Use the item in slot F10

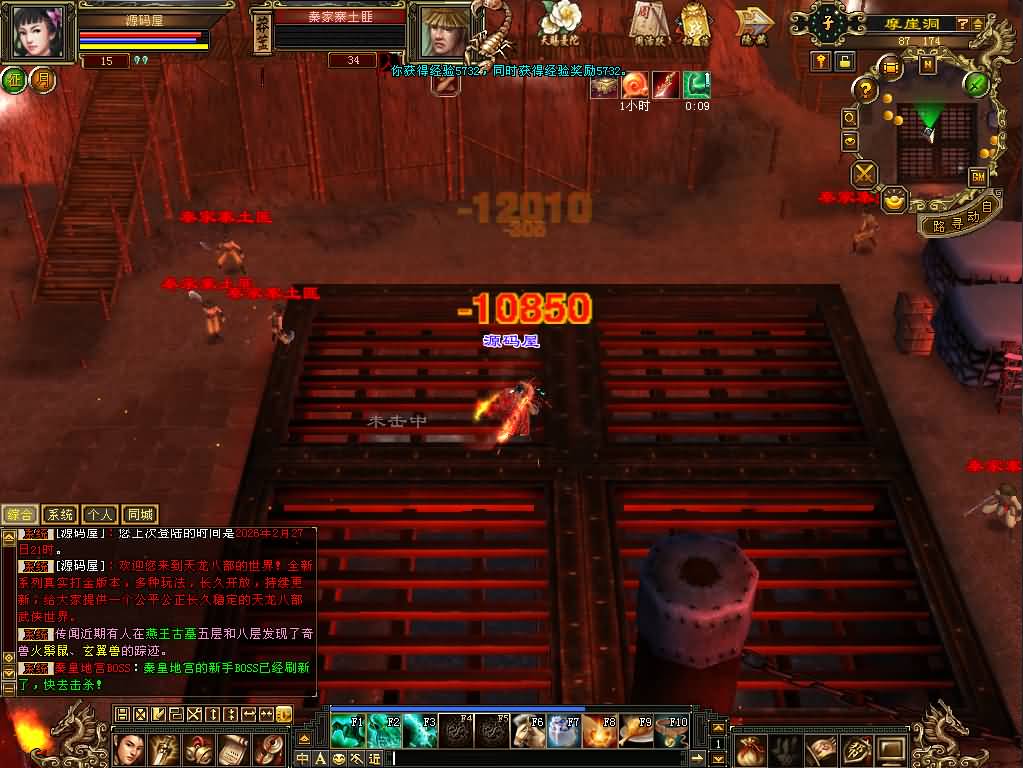(673, 730)
